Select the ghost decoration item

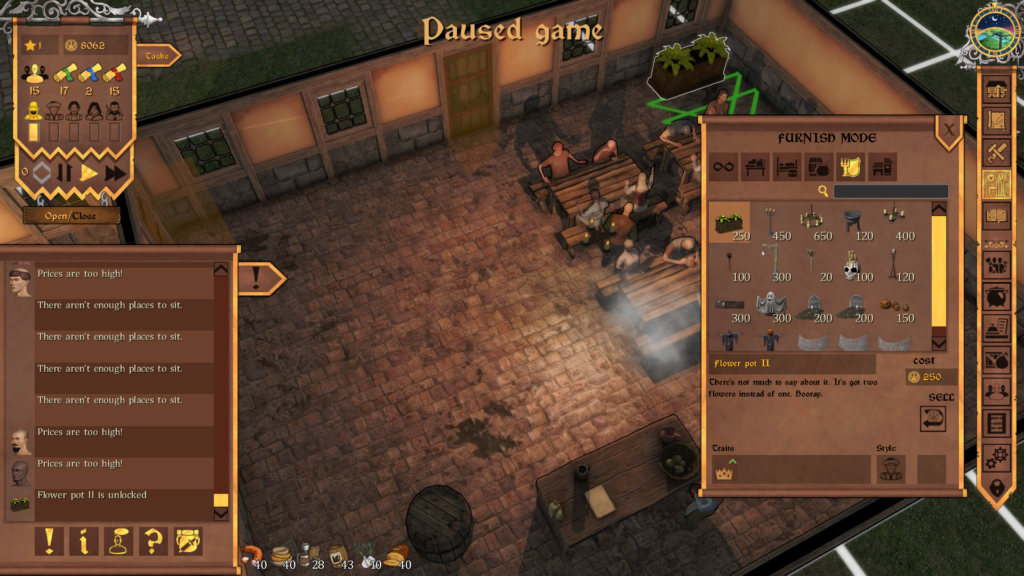pyautogui.click(x=770, y=305)
